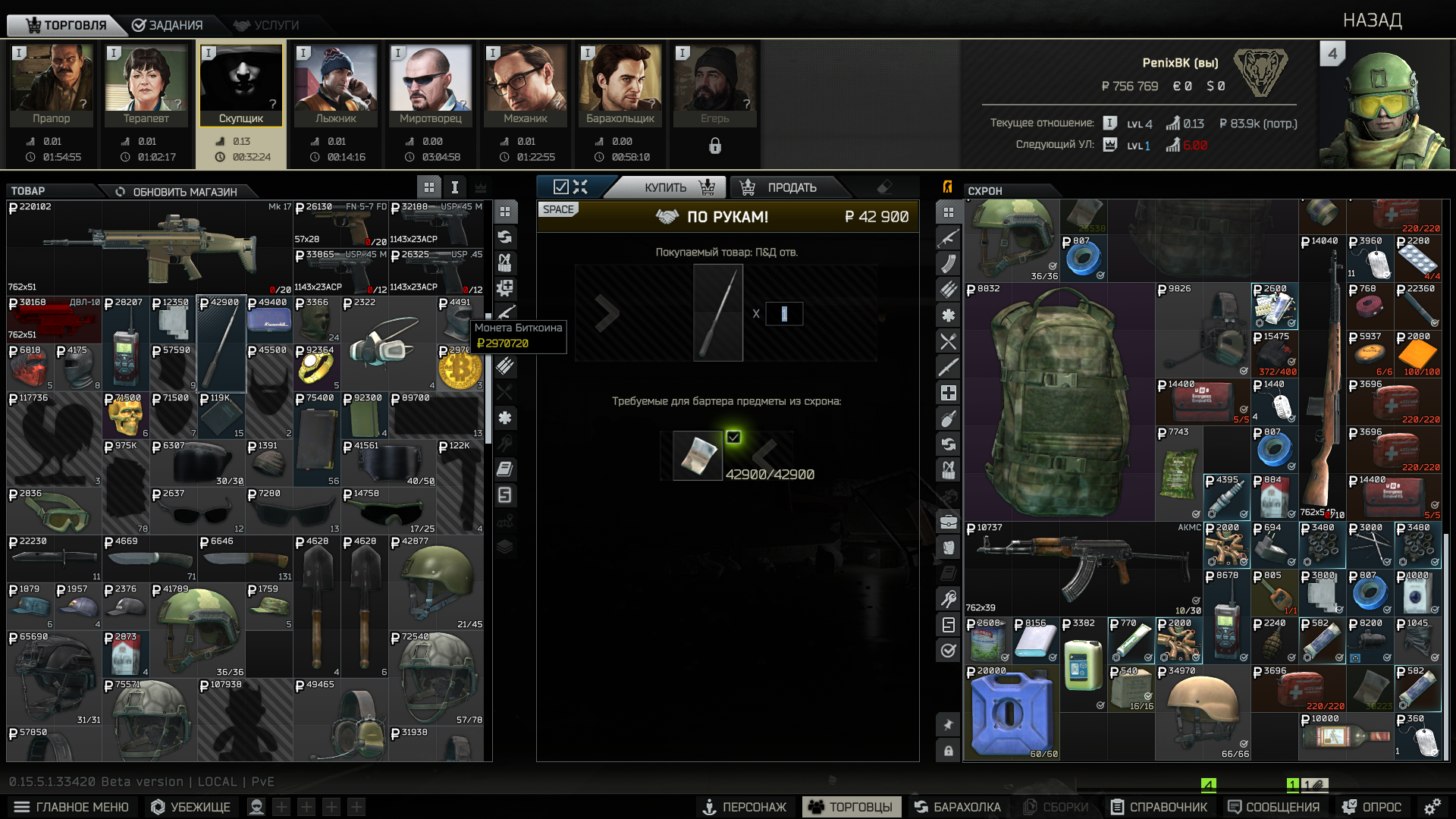The width and height of the screenshot is (1456, 819).
Task: Open the ПЕРСОНАЖ character screen
Action: click(x=745, y=807)
